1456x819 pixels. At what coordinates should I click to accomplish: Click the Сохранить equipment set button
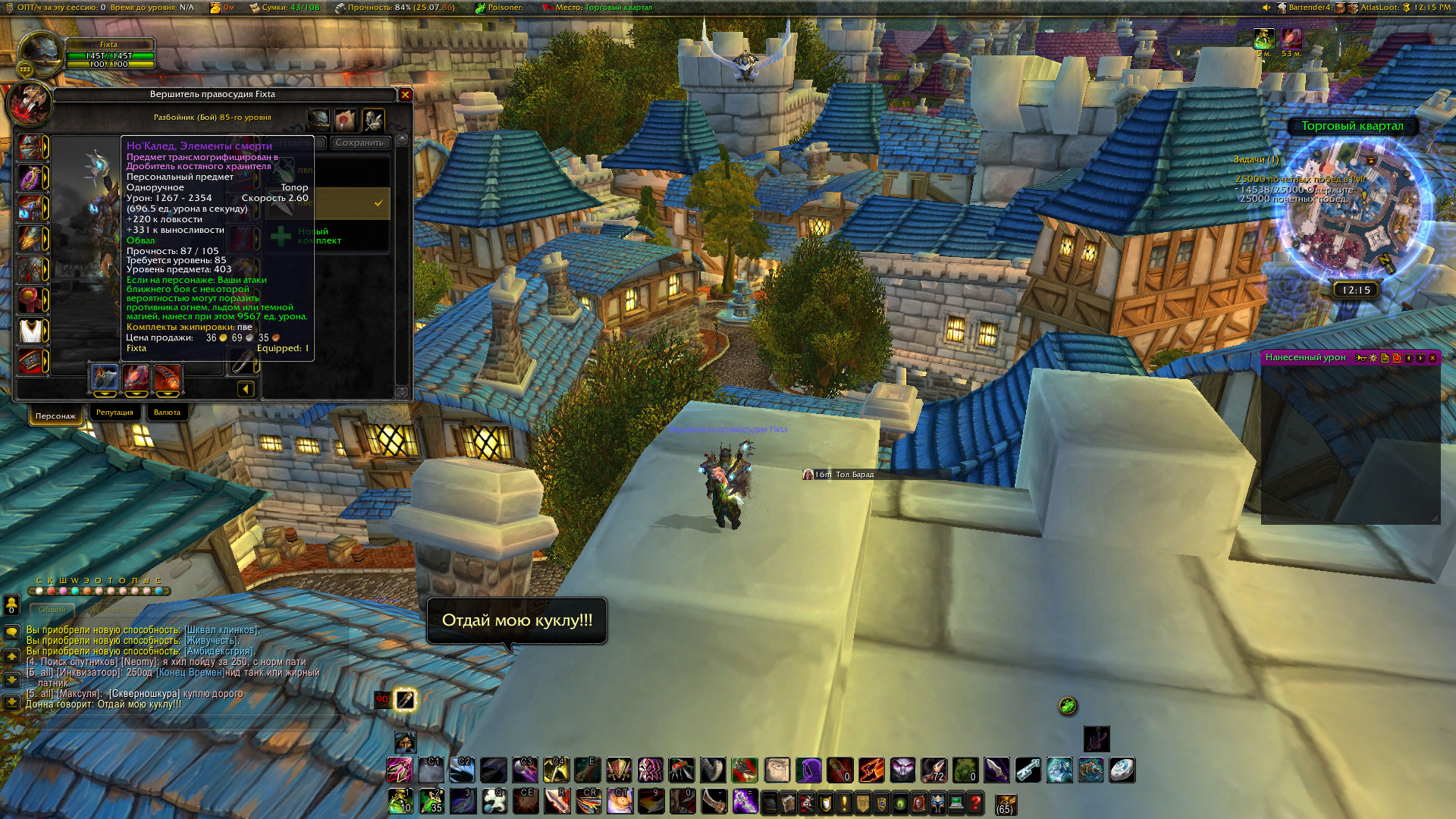(x=359, y=143)
